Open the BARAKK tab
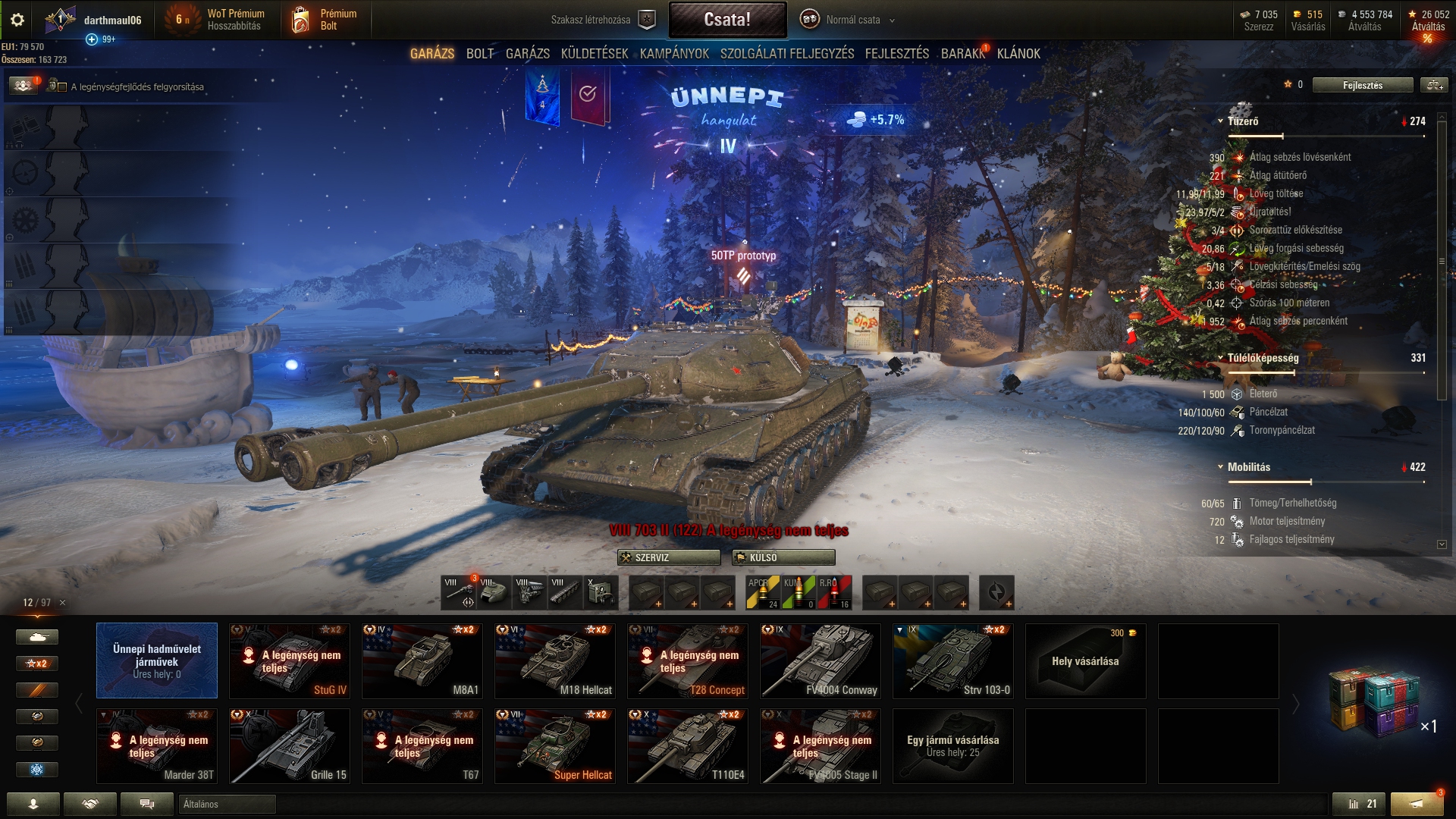 pyautogui.click(x=962, y=54)
